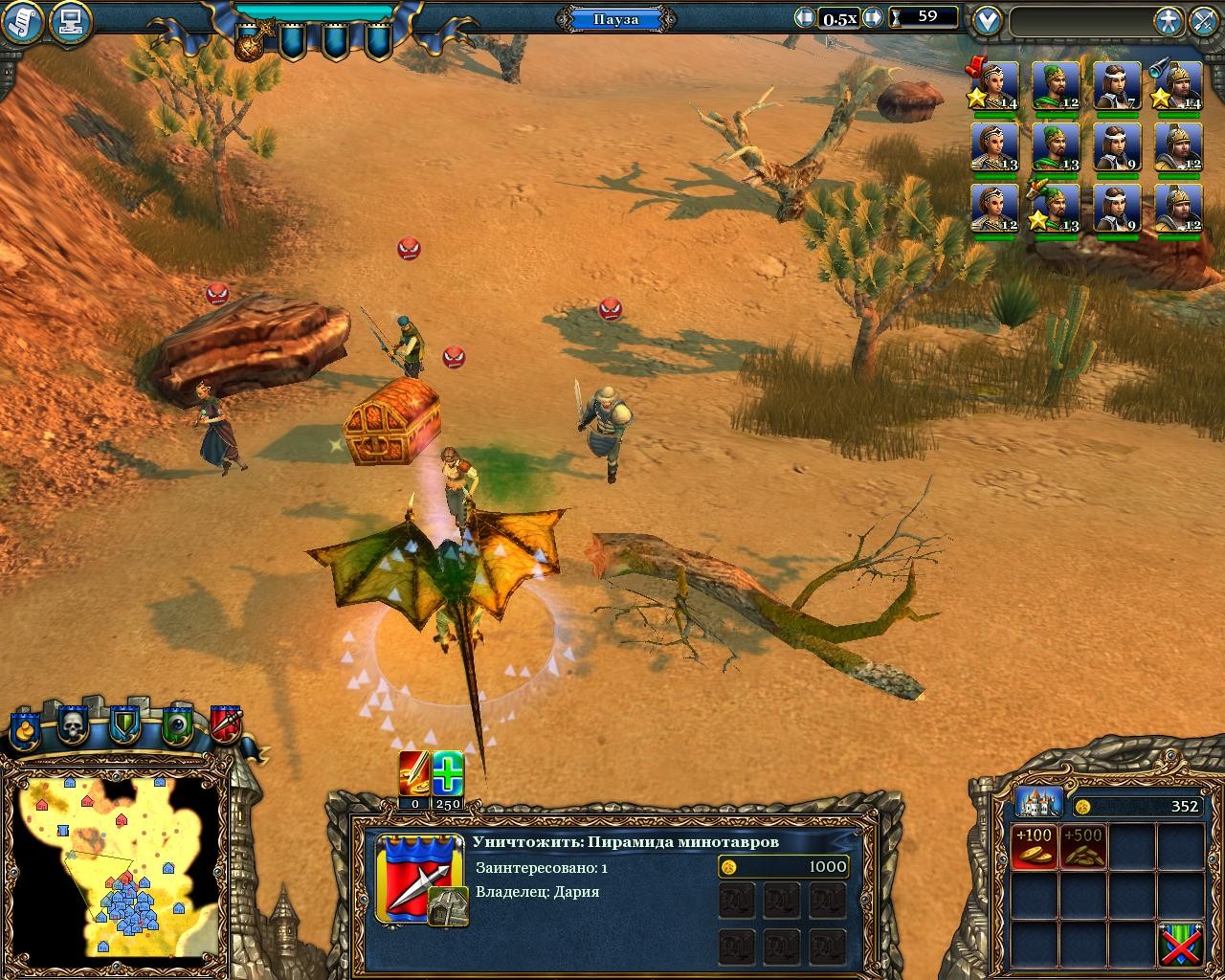Screen dimensions: 1225x980
Task: Select level 7 headband hero portrait
Action: (x=1116, y=86)
